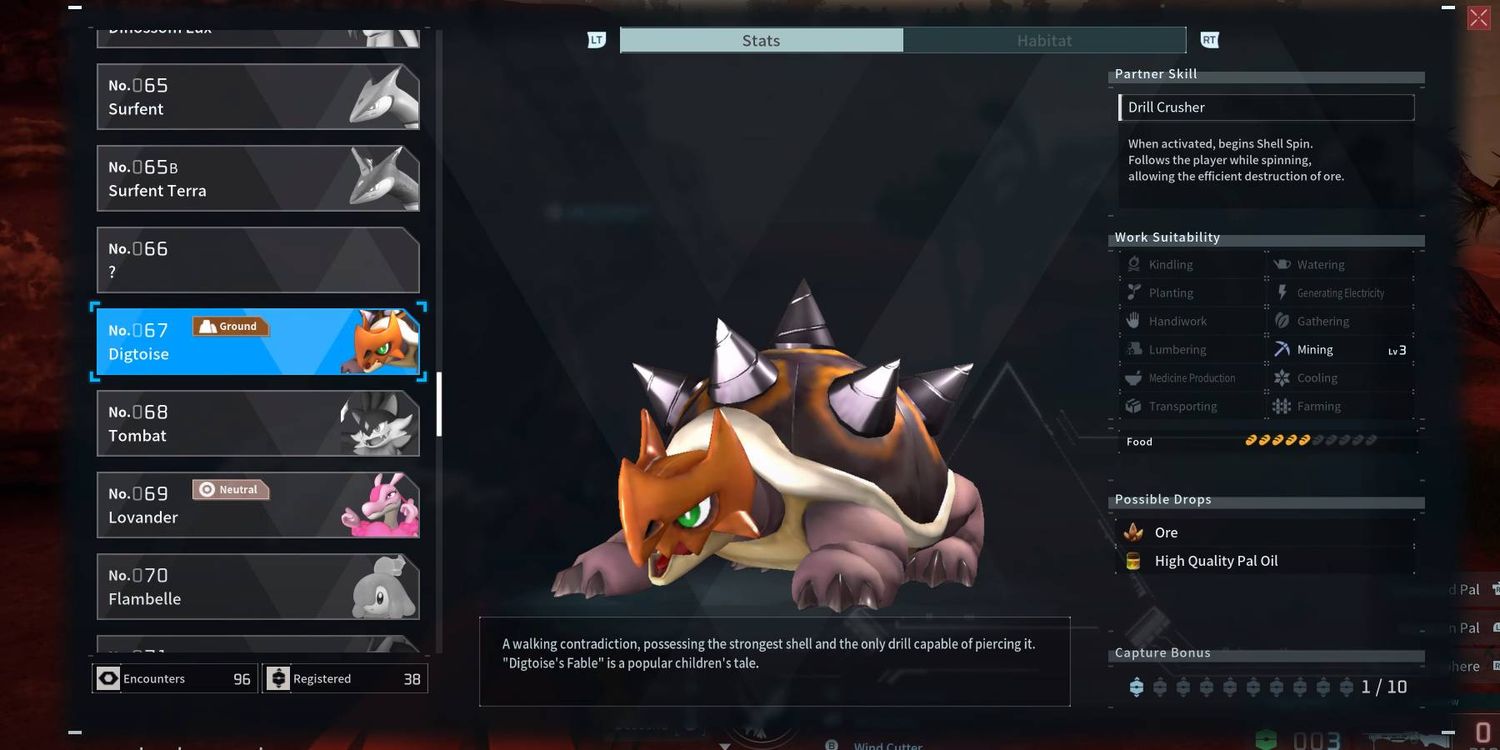Click the Paldeck list scrollbar

click(439, 403)
